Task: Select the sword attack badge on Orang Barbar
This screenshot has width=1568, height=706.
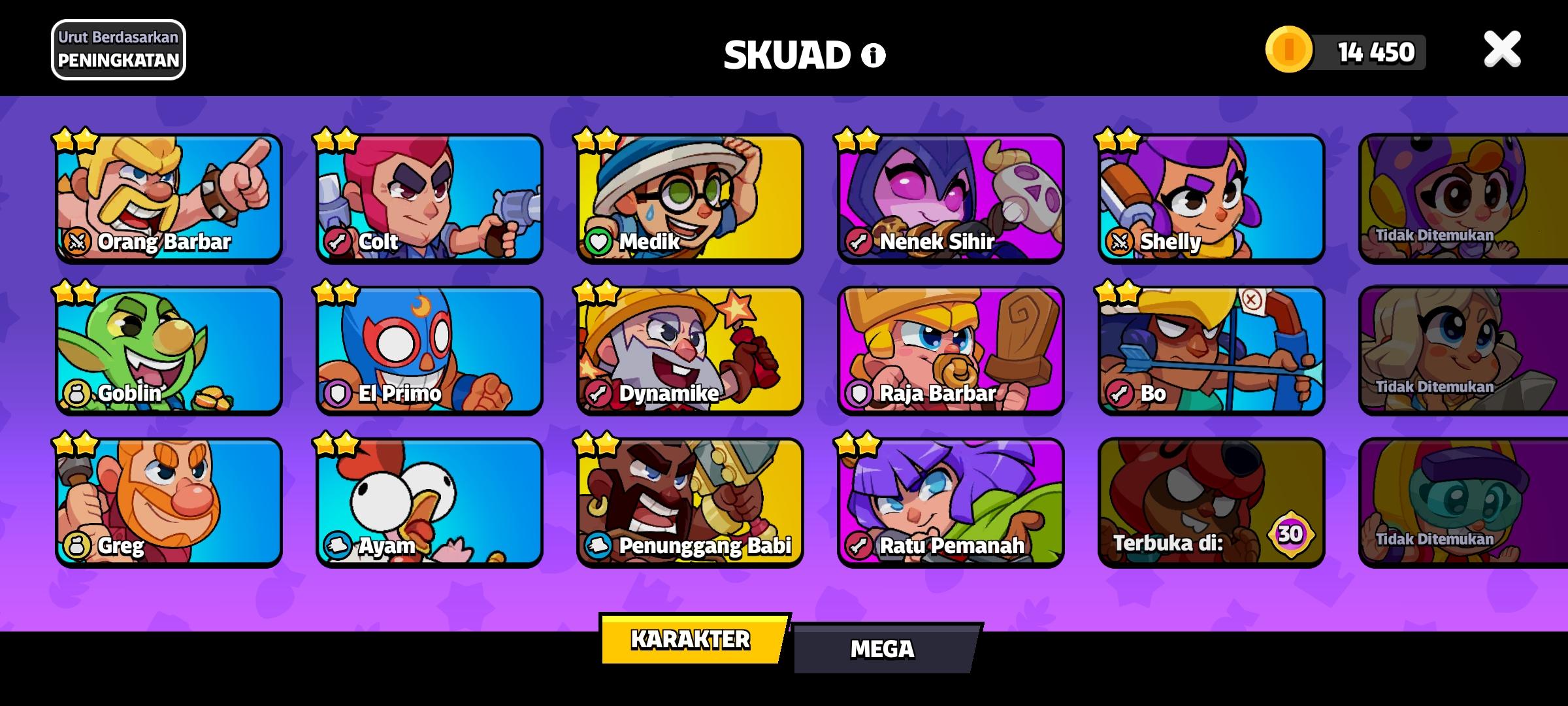Action: coord(78,243)
